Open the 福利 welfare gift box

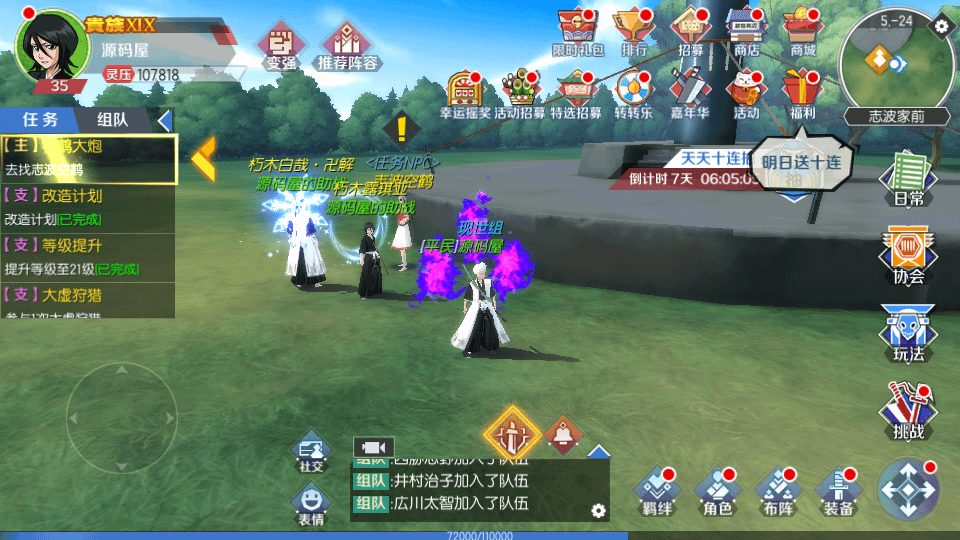(802, 93)
